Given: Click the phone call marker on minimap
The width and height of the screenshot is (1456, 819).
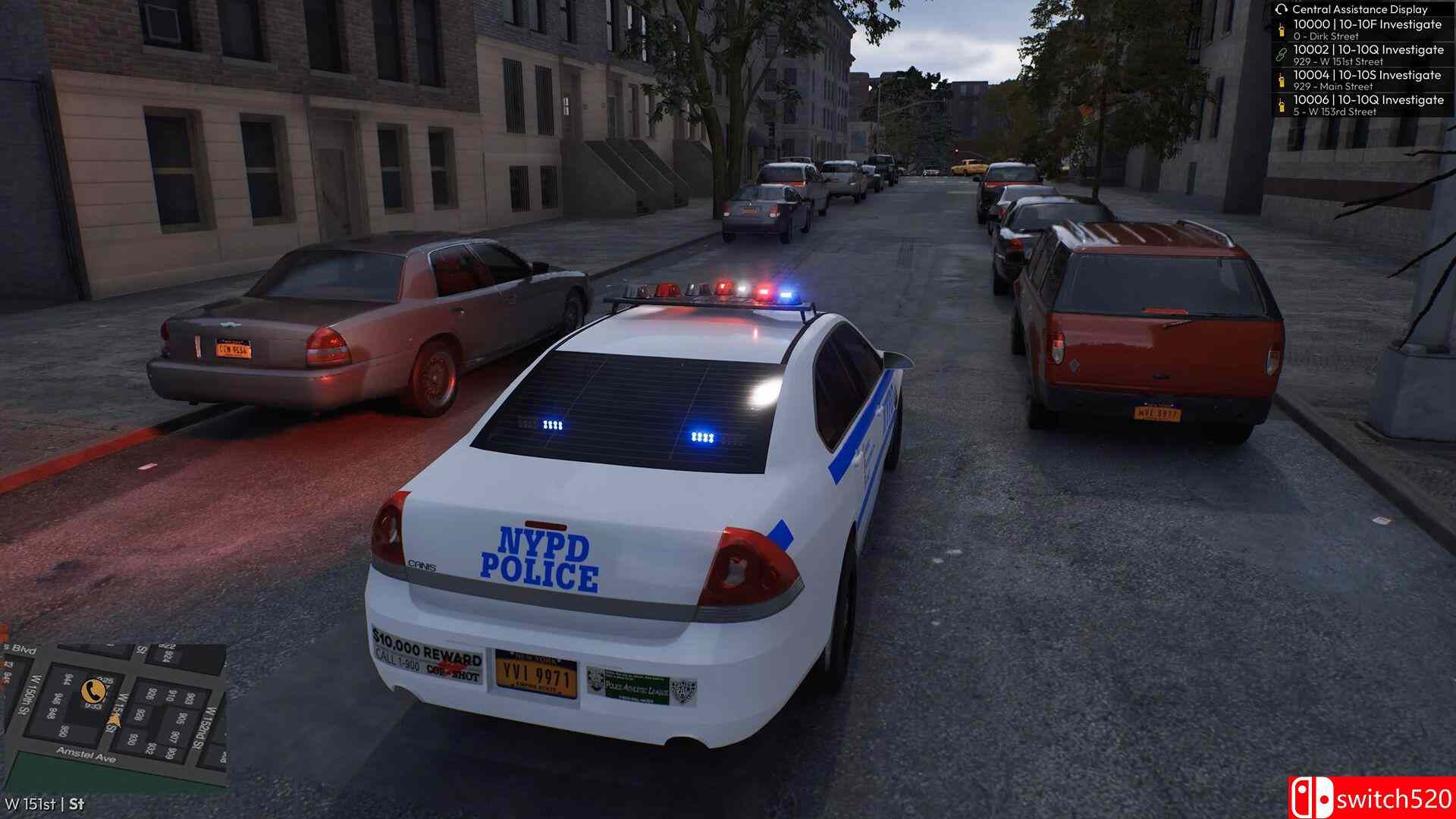Looking at the screenshot, I should tap(94, 689).
